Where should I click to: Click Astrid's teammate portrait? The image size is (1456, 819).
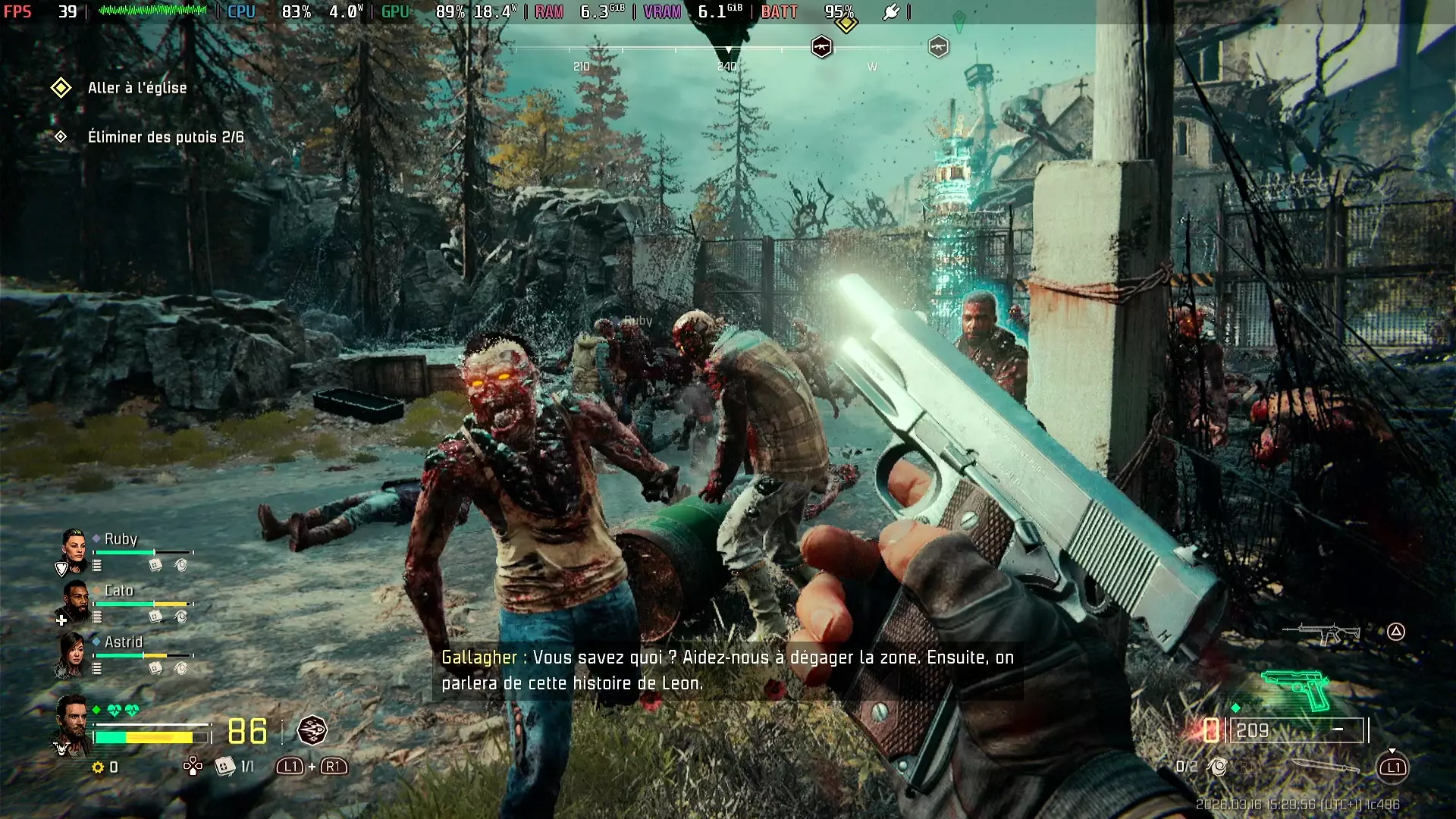(74, 654)
